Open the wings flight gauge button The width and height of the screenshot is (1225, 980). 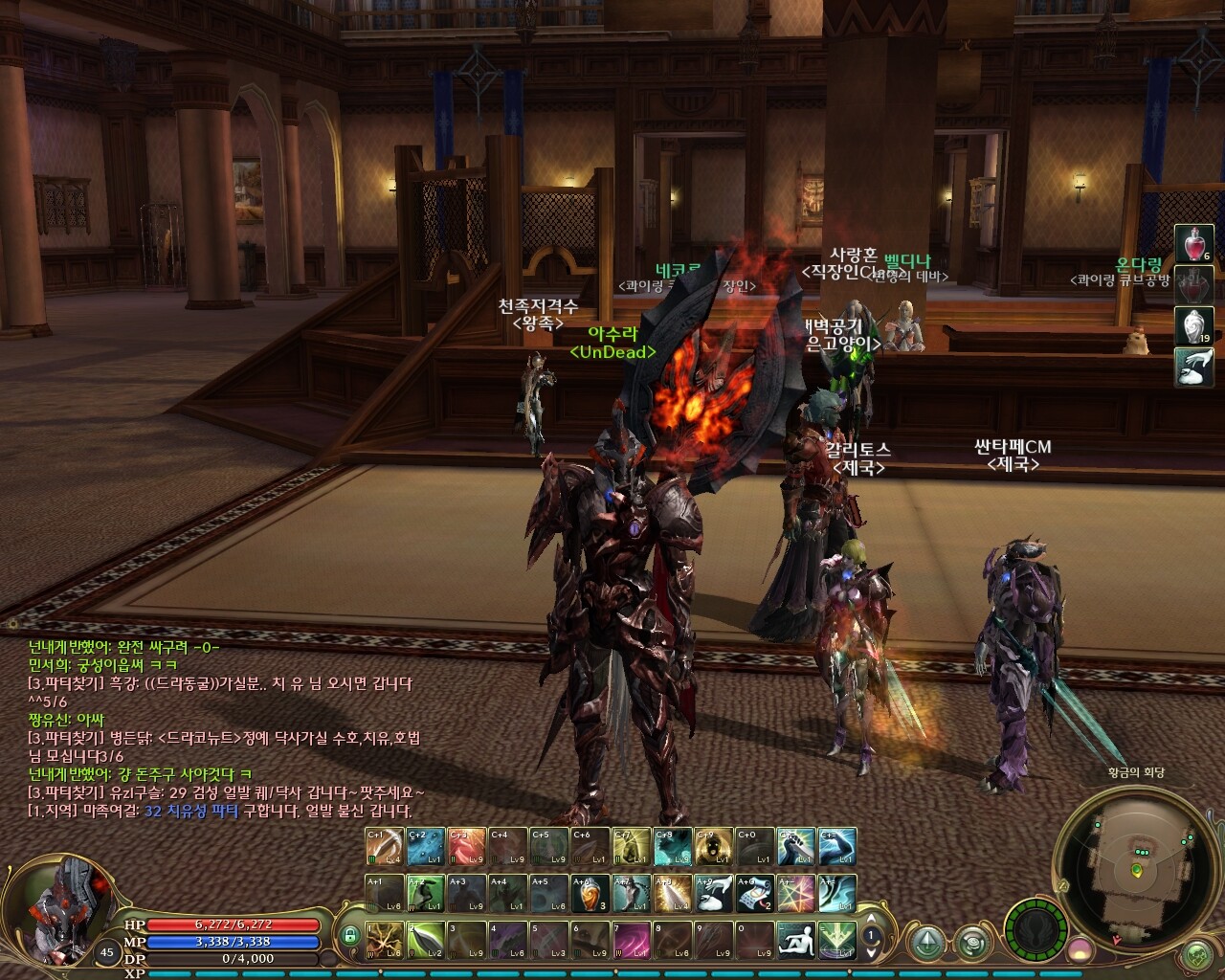pyautogui.click(x=1035, y=926)
